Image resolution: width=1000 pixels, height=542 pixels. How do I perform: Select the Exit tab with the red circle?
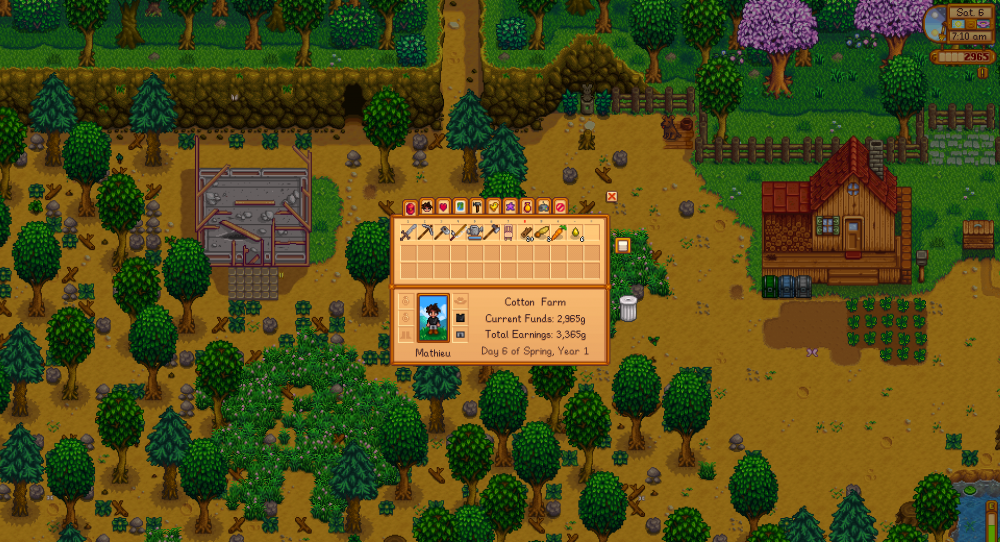tap(560, 207)
